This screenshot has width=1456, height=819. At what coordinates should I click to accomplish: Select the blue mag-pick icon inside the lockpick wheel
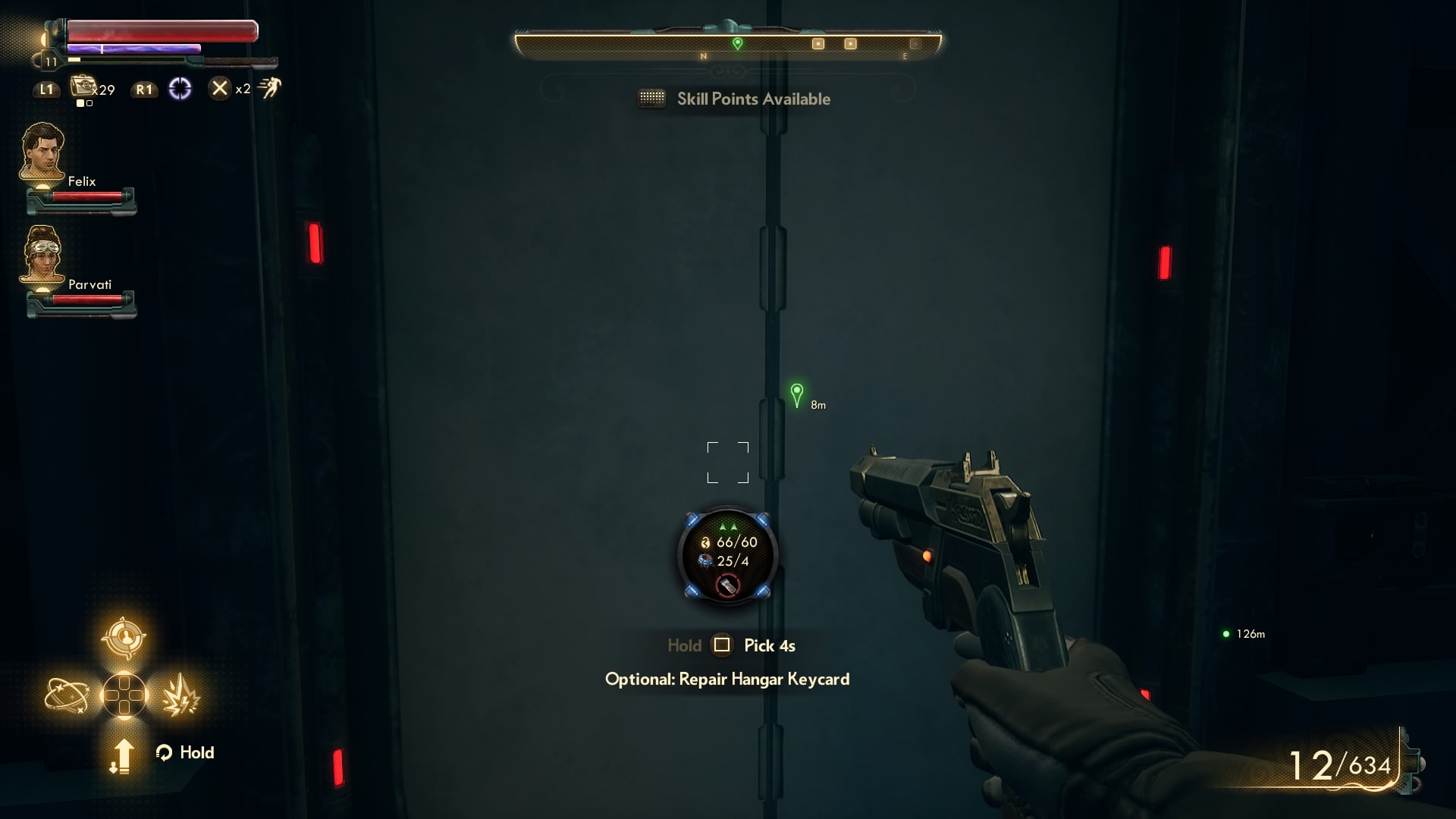tap(707, 561)
